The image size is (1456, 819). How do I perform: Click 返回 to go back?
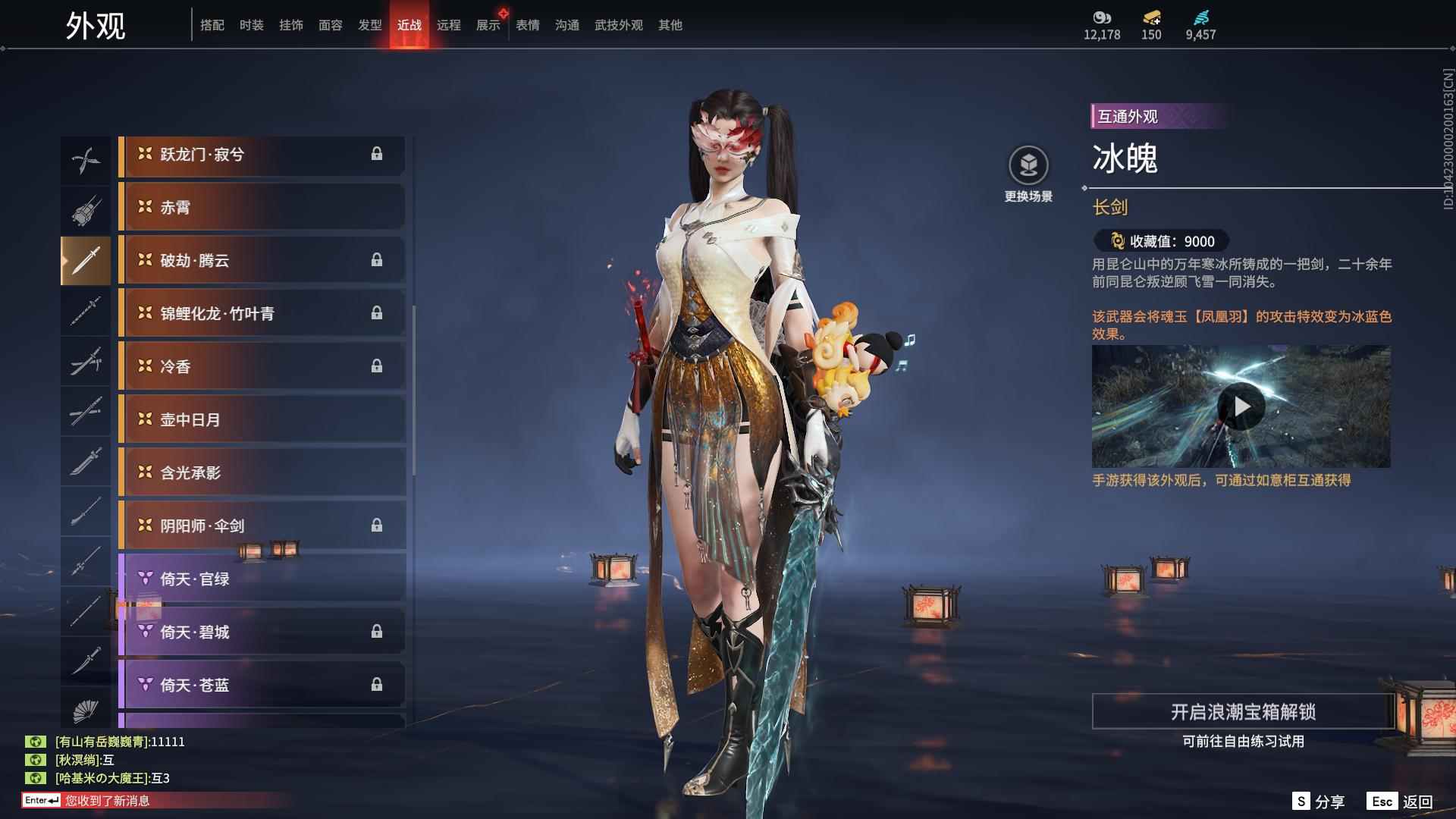coord(1400,802)
